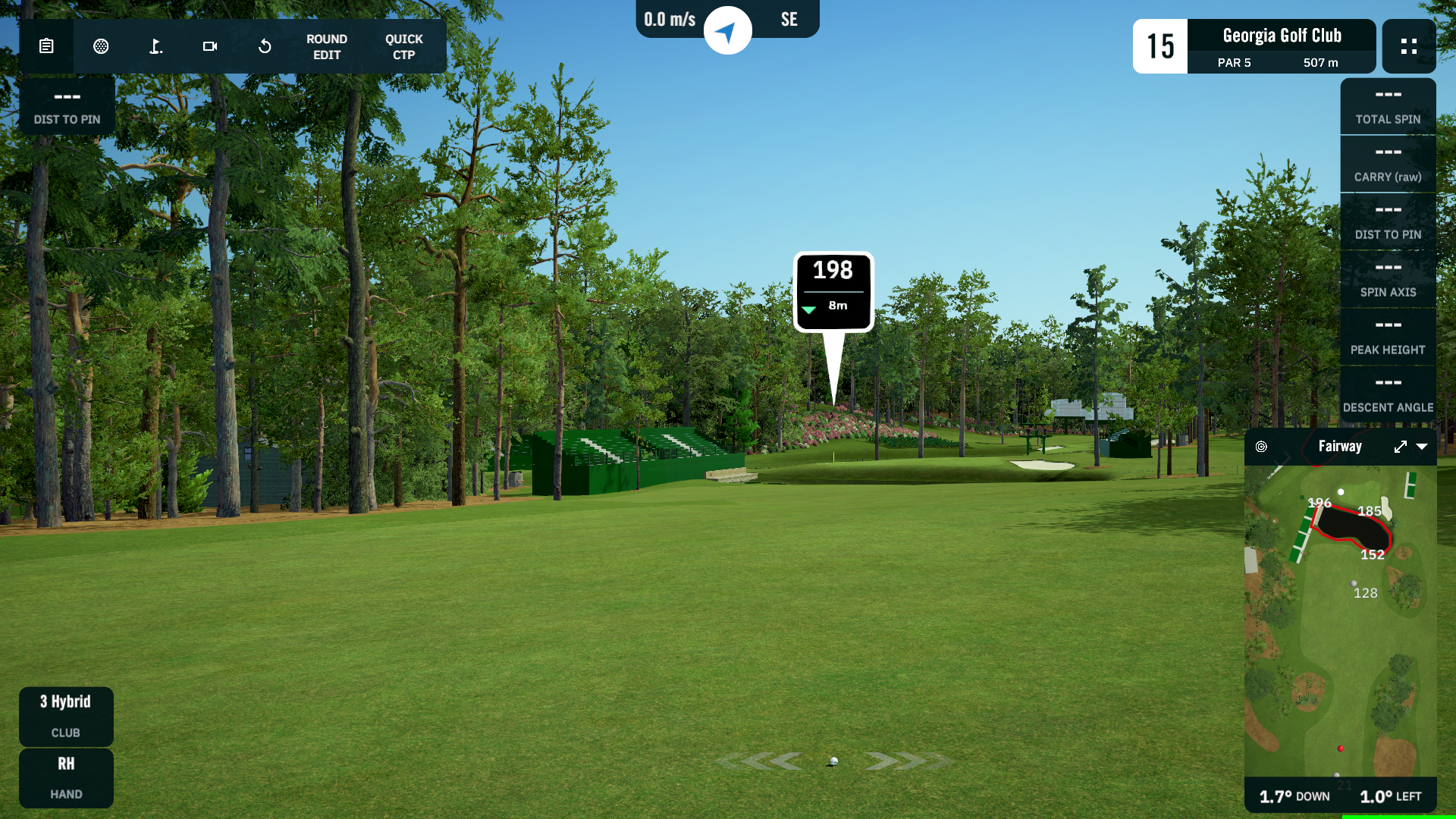1456x819 pixels.
Task: Change the 3 Hybrid club selection
Action: [66, 716]
